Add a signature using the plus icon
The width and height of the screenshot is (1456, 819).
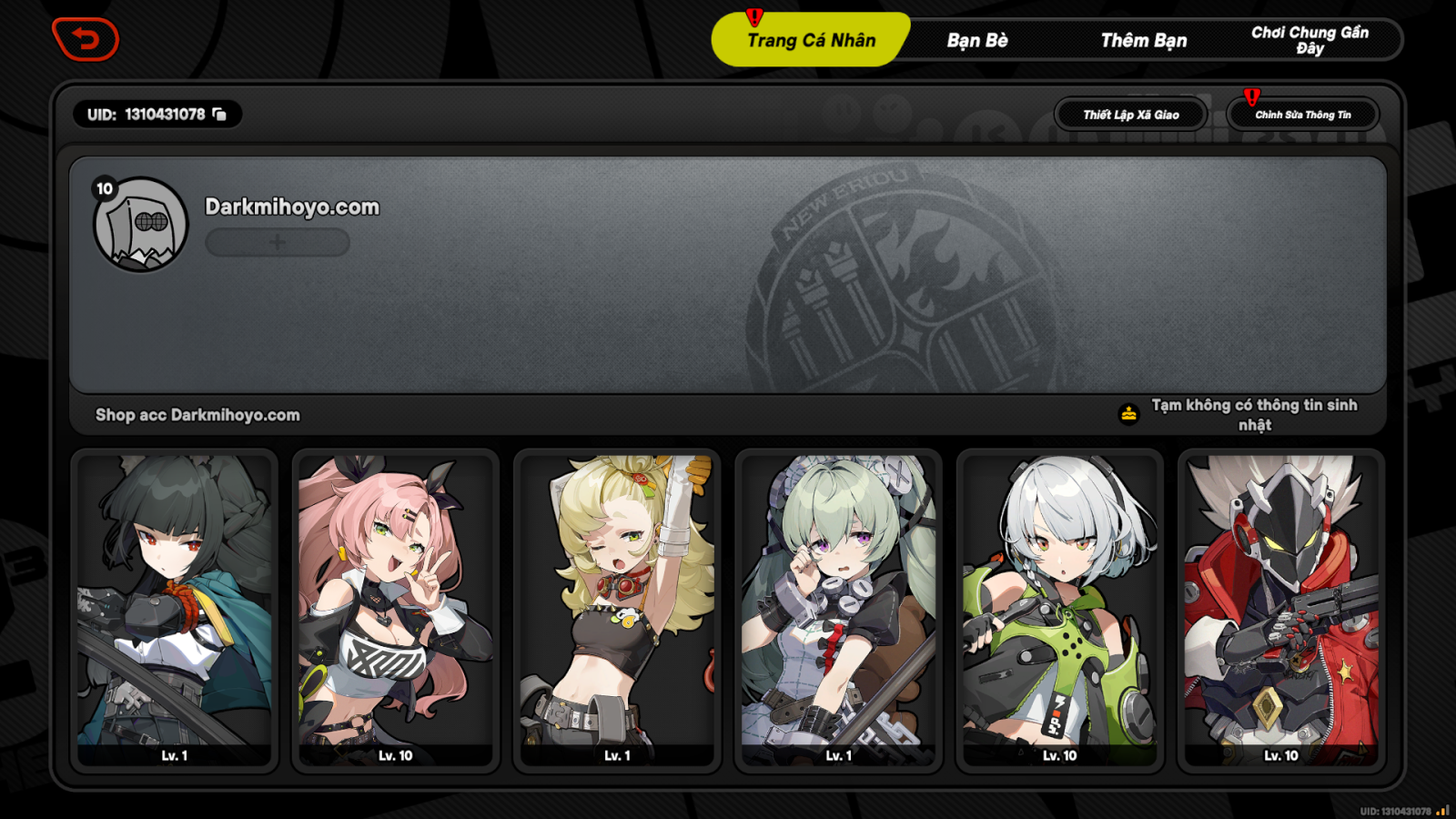277,241
